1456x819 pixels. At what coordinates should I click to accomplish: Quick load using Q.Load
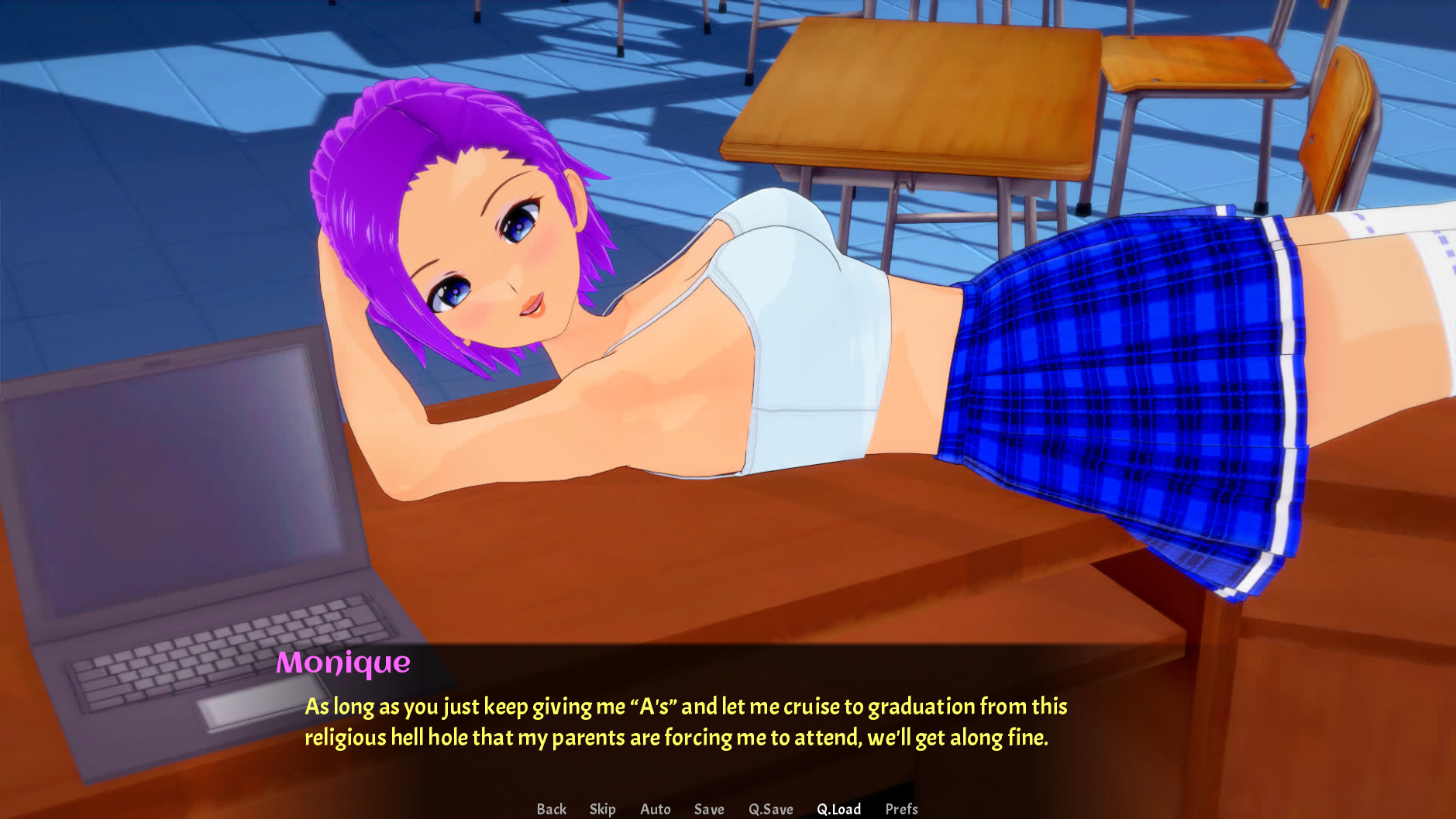point(838,809)
